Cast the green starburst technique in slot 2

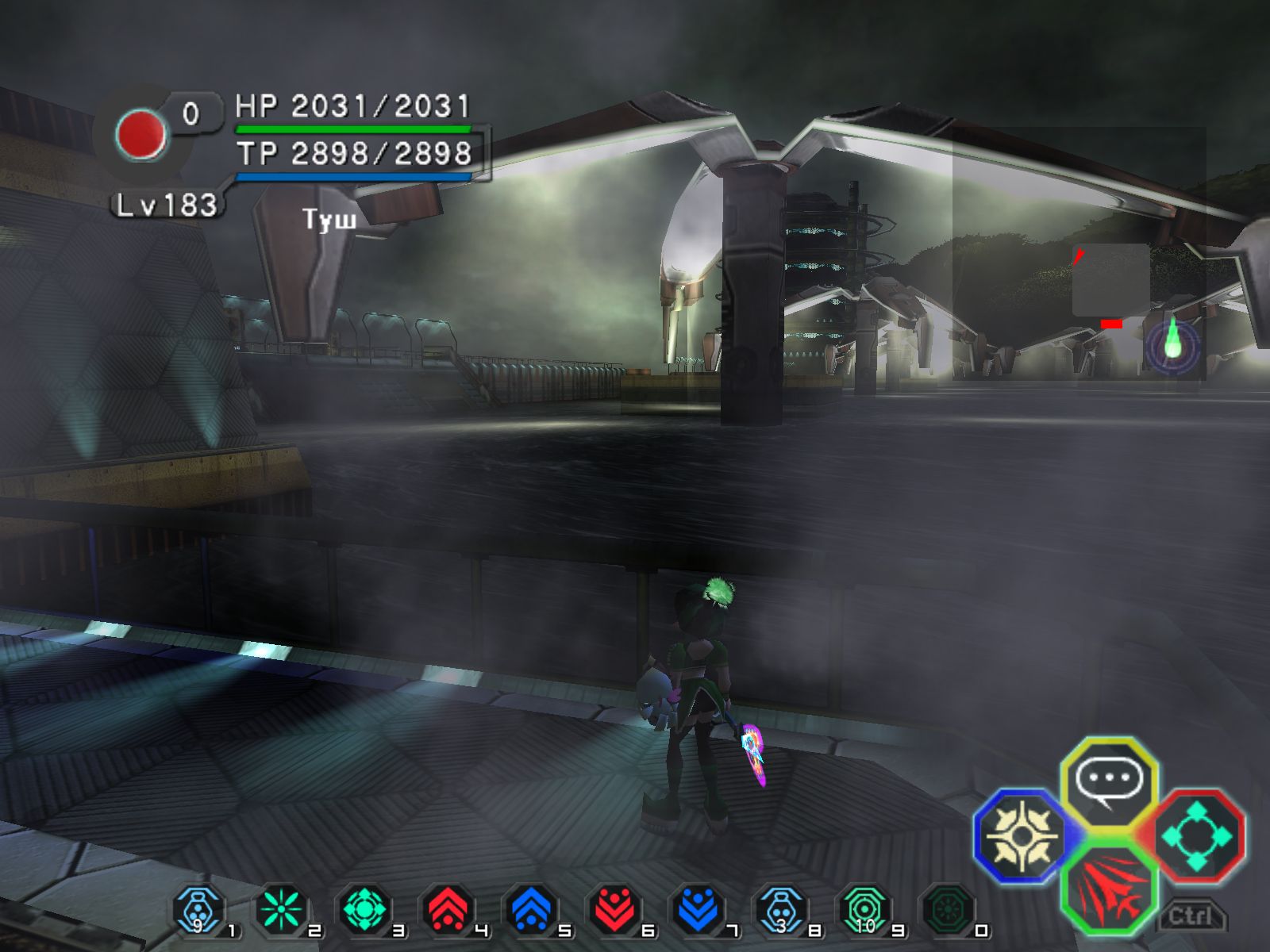283,911
